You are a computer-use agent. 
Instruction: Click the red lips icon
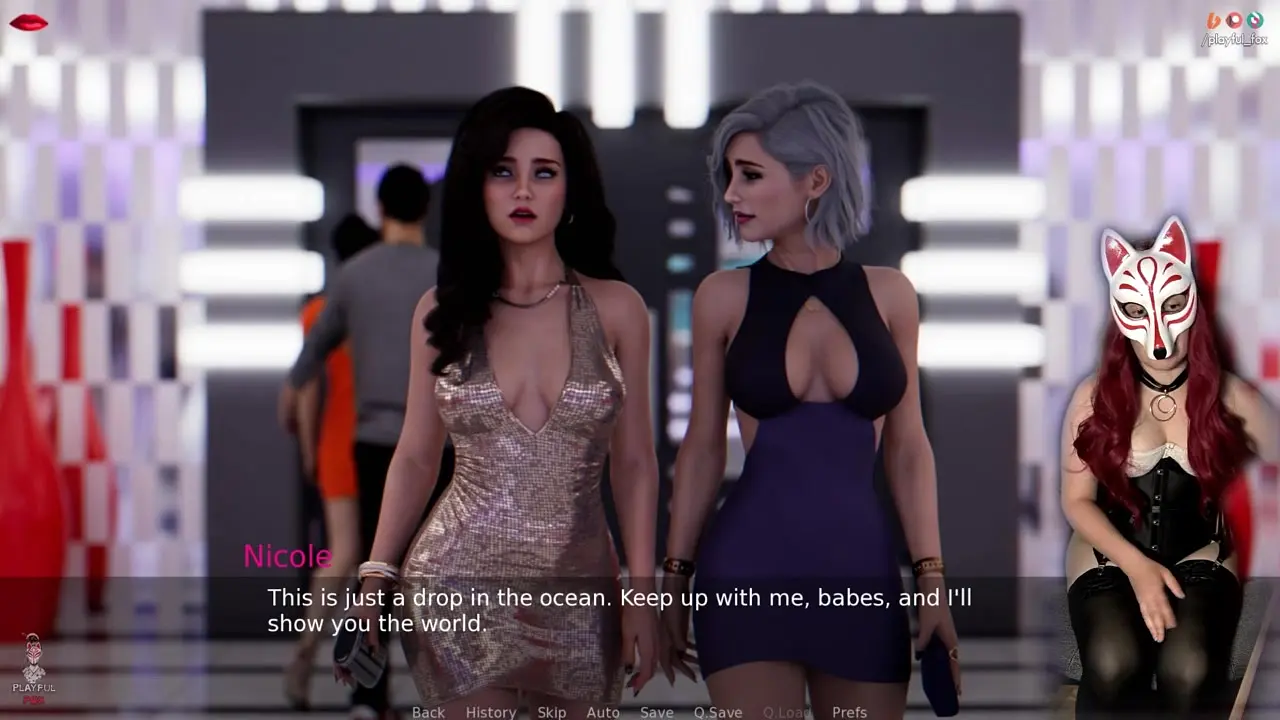28,22
